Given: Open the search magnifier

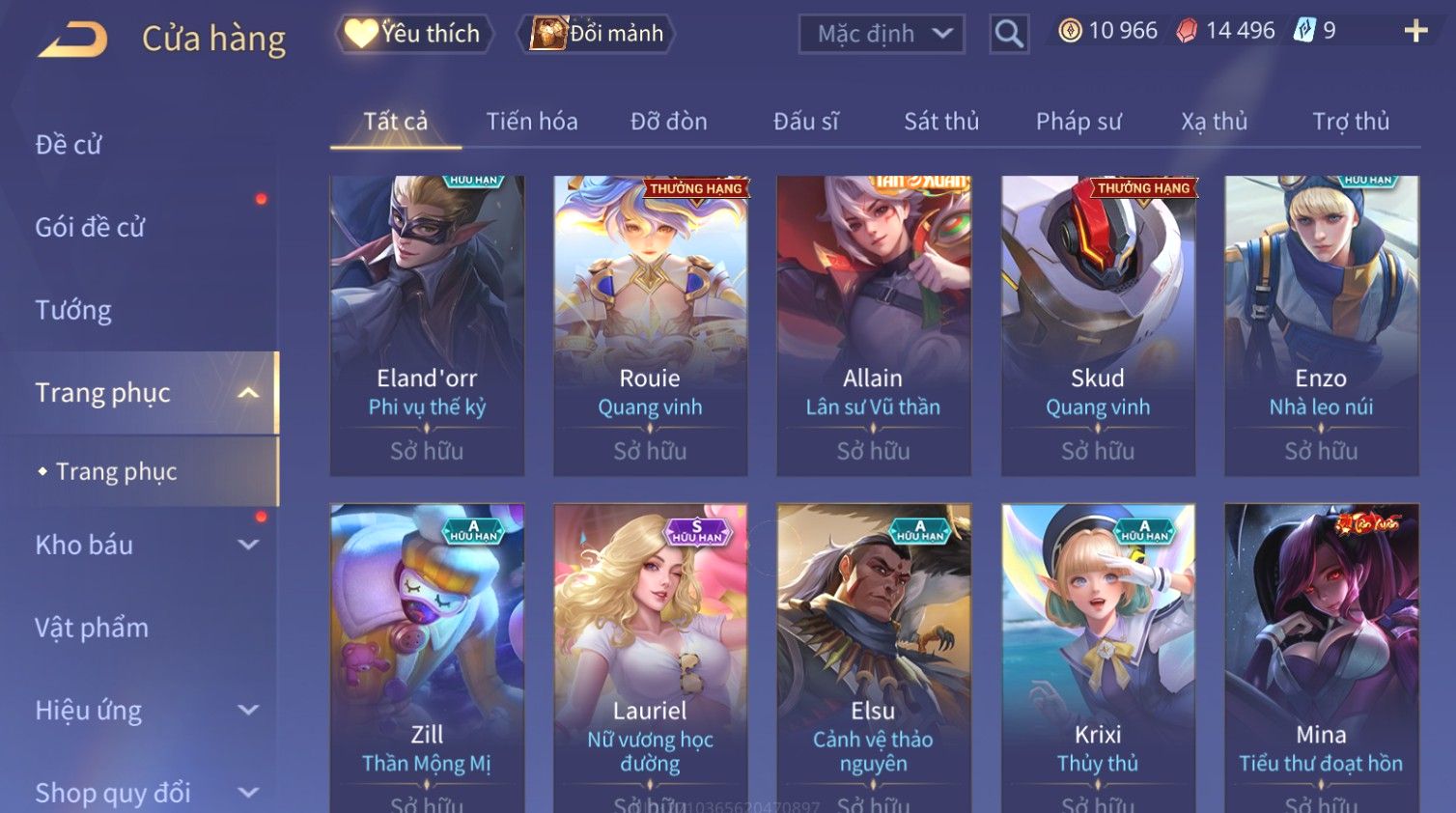Looking at the screenshot, I should pyautogui.click(x=1009, y=35).
